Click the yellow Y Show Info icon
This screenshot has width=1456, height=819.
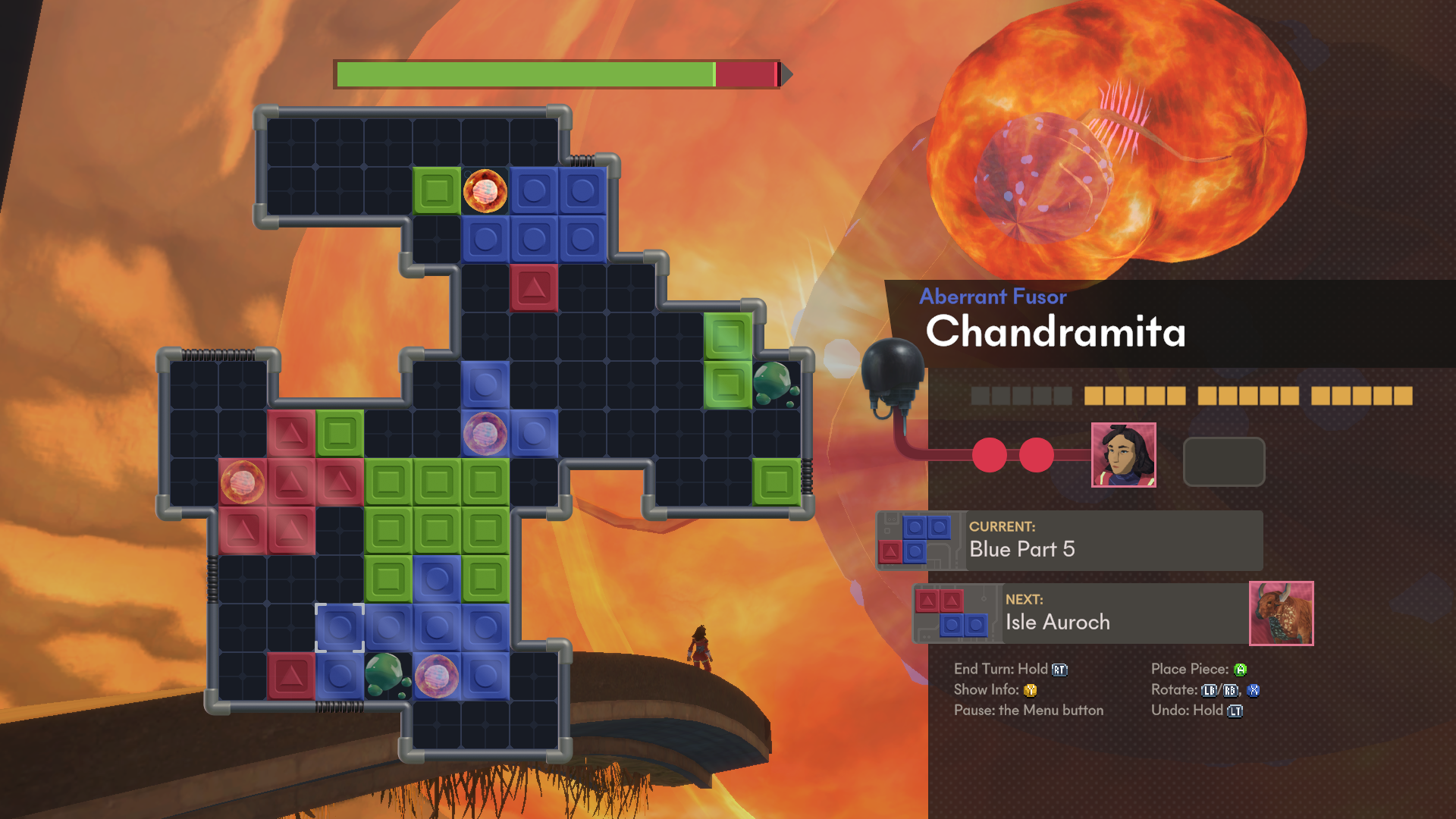1030,690
